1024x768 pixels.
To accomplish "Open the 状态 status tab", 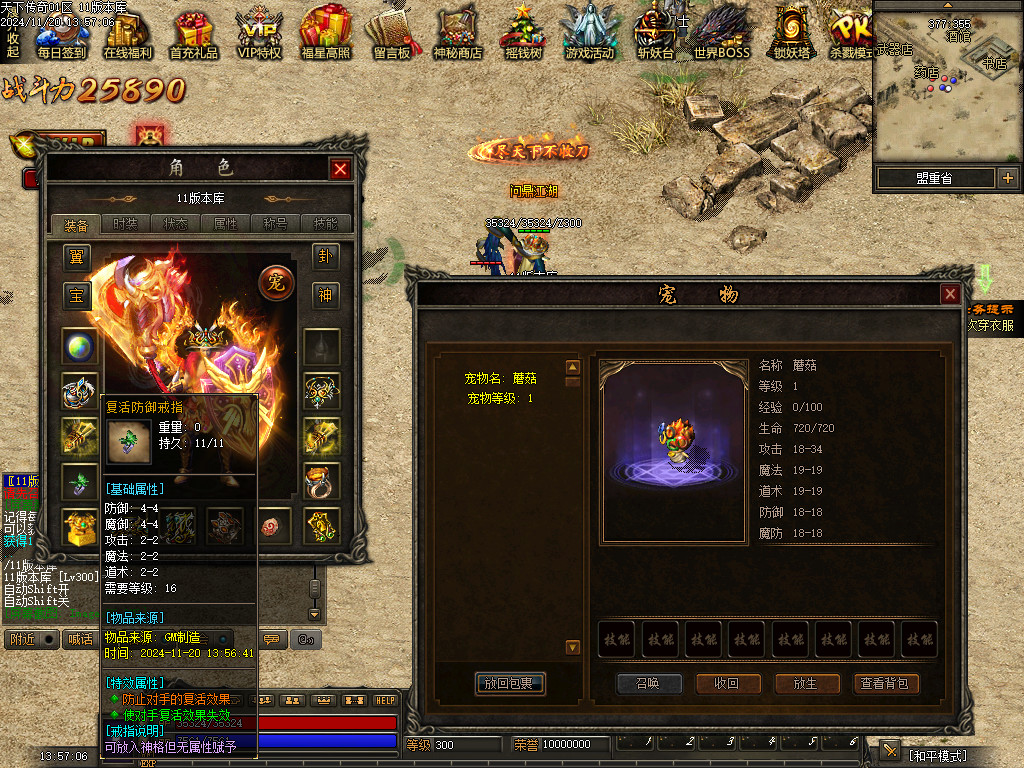I will pos(176,224).
